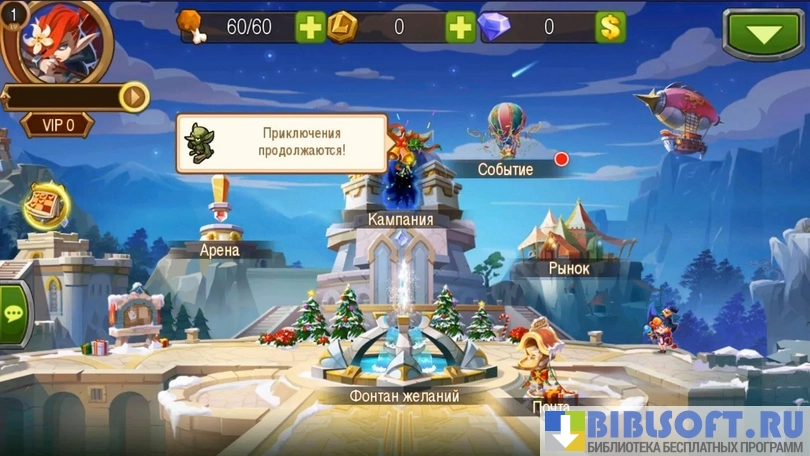The height and width of the screenshot is (456, 810).
Task: Tap the goblin adventure message bubble
Action: (282, 143)
